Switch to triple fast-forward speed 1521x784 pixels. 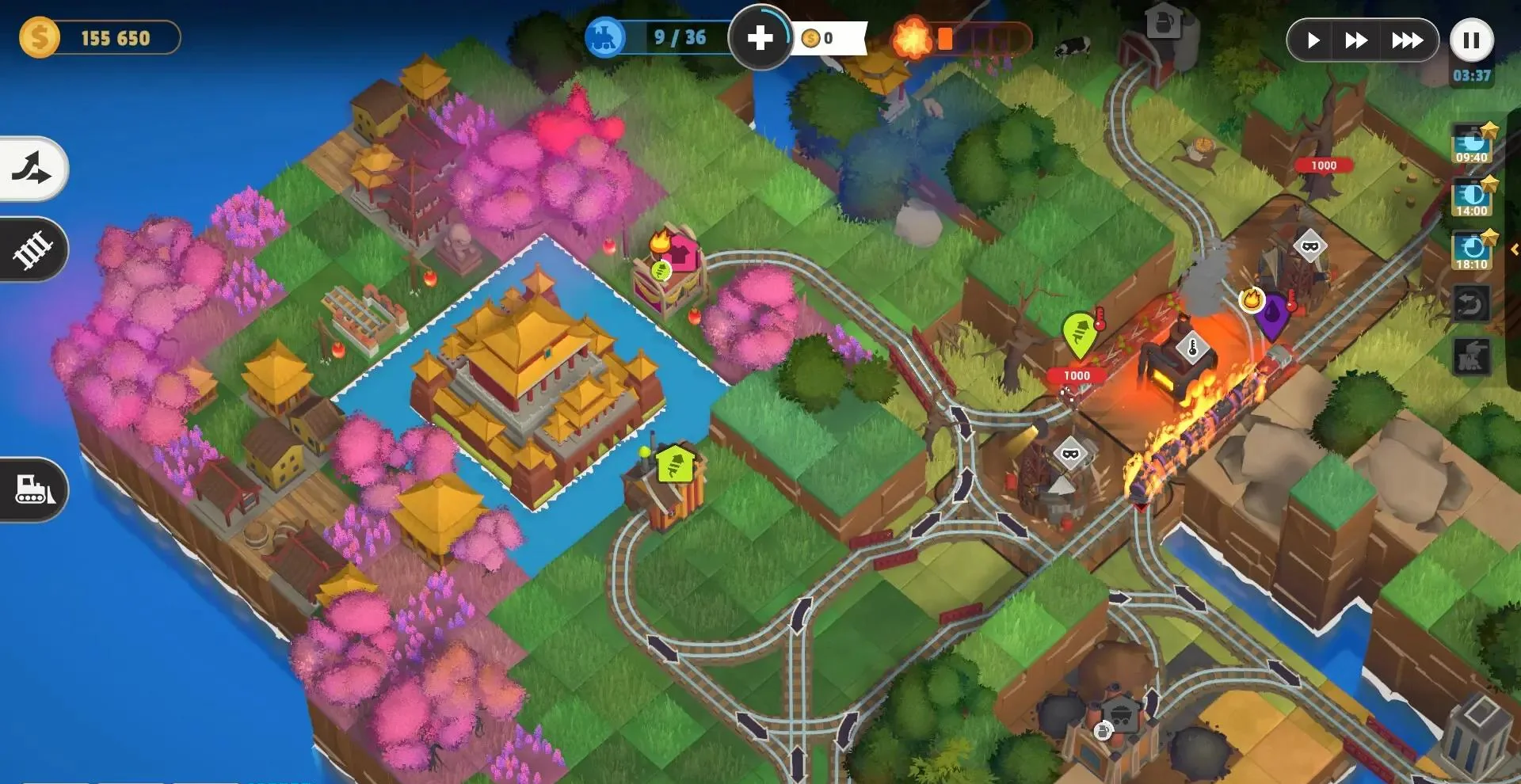pyautogui.click(x=1407, y=40)
